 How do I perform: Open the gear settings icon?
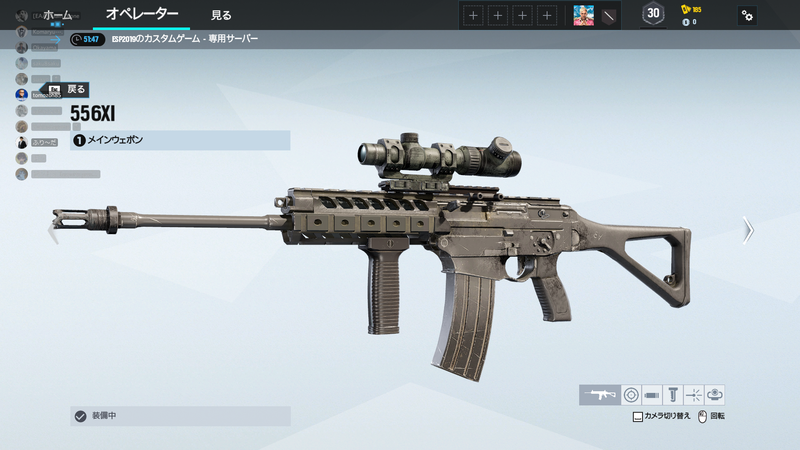click(747, 15)
